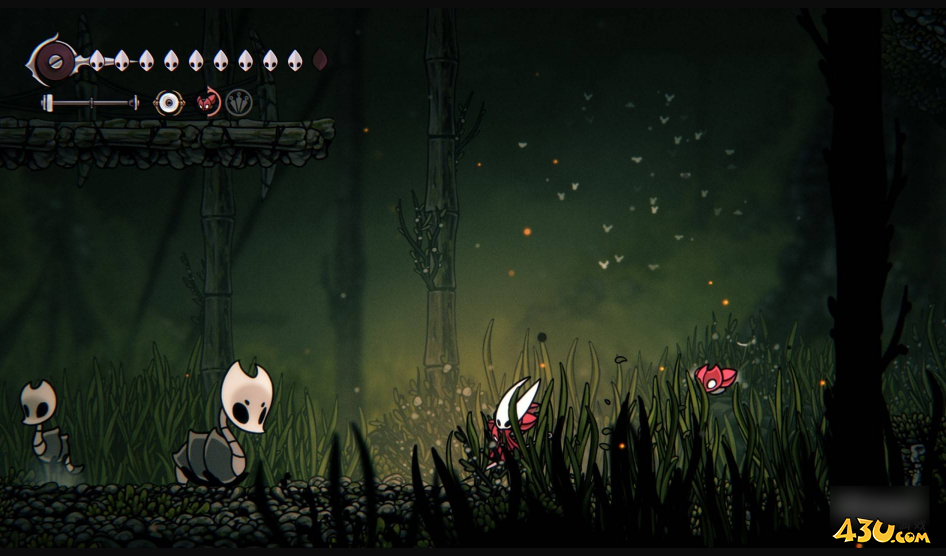
Task: Click the silk spool crest emblem
Action: click(x=53, y=62)
